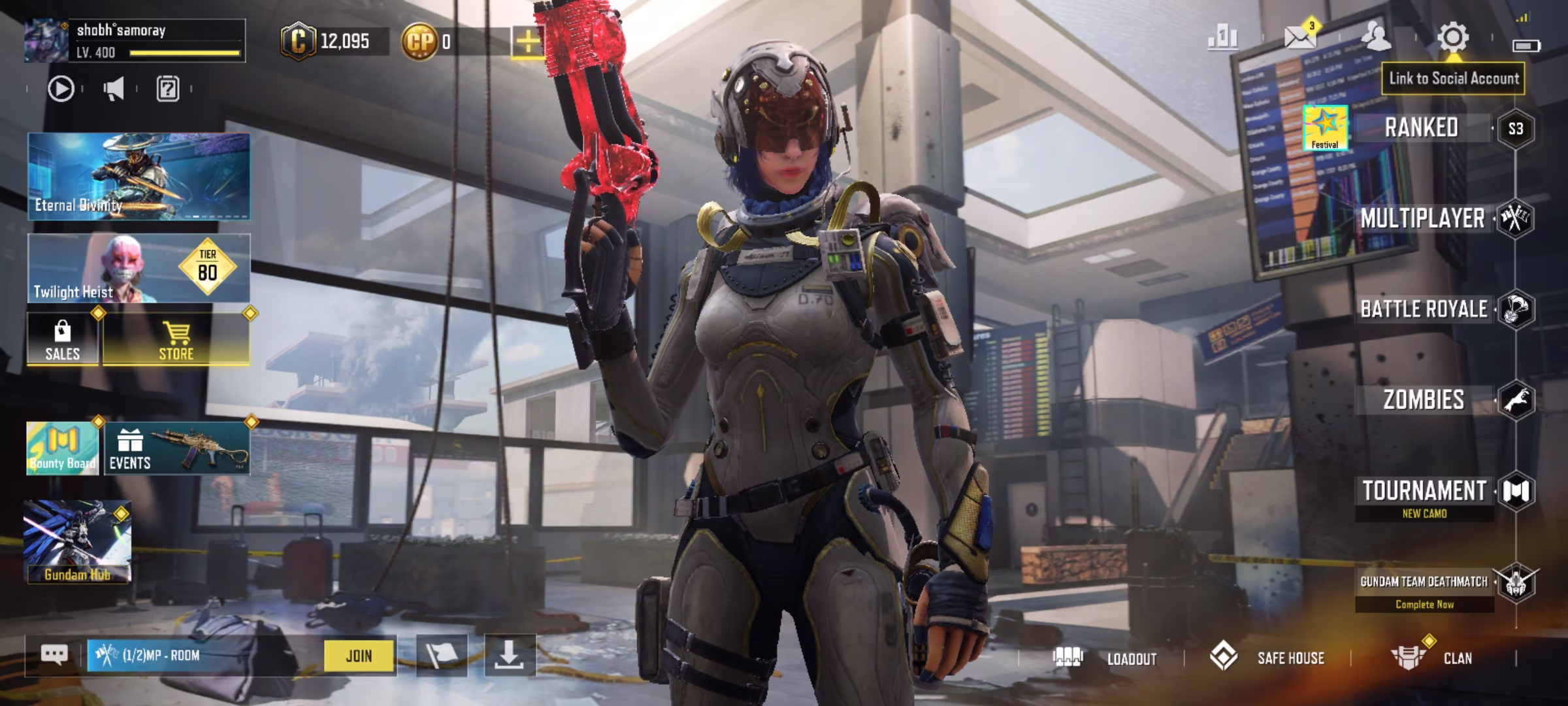The height and width of the screenshot is (706, 1568).
Task: Open the chat bubble icon
Action: [x=54, y=655]
